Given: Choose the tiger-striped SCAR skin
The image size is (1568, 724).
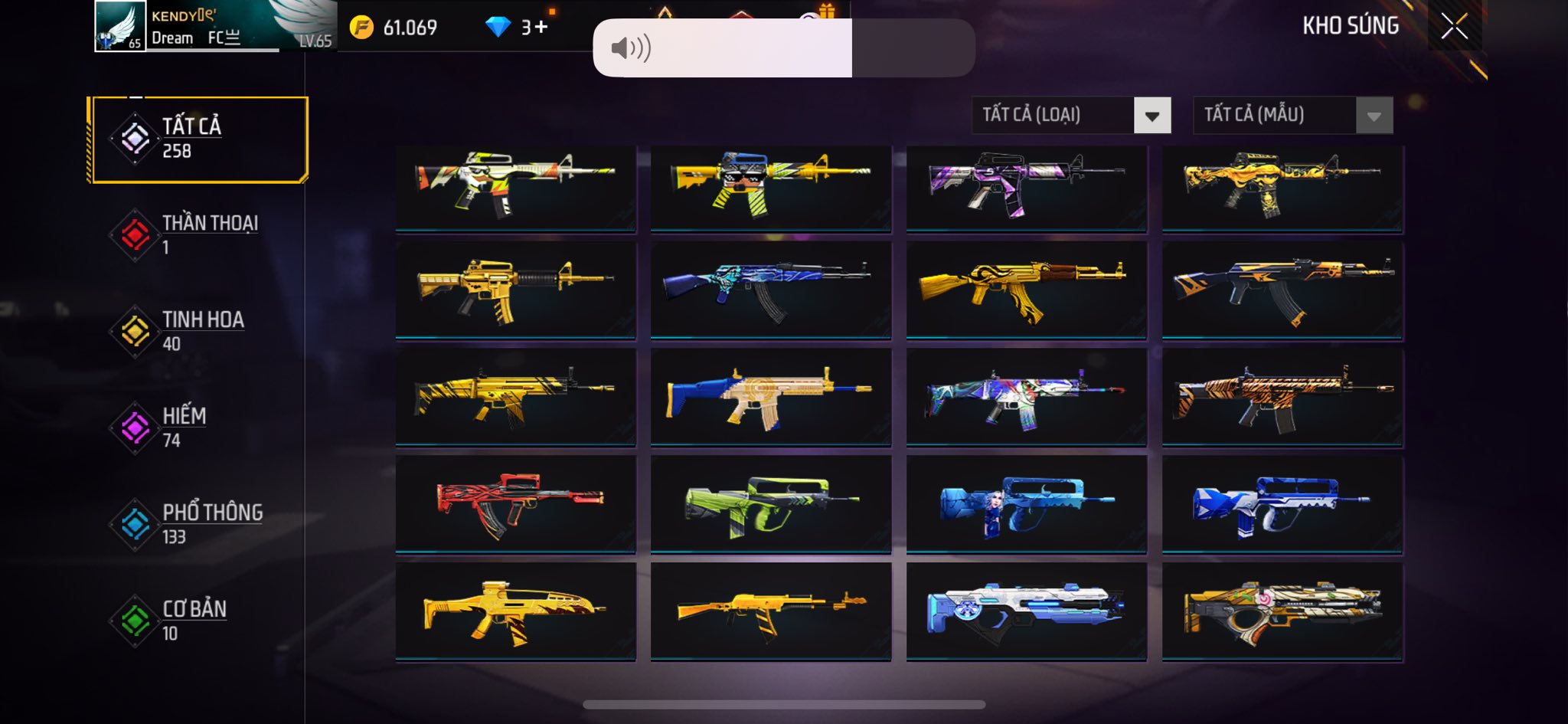Looking at the screenshot, I should pyautogui.click(x=1282, y=397).
